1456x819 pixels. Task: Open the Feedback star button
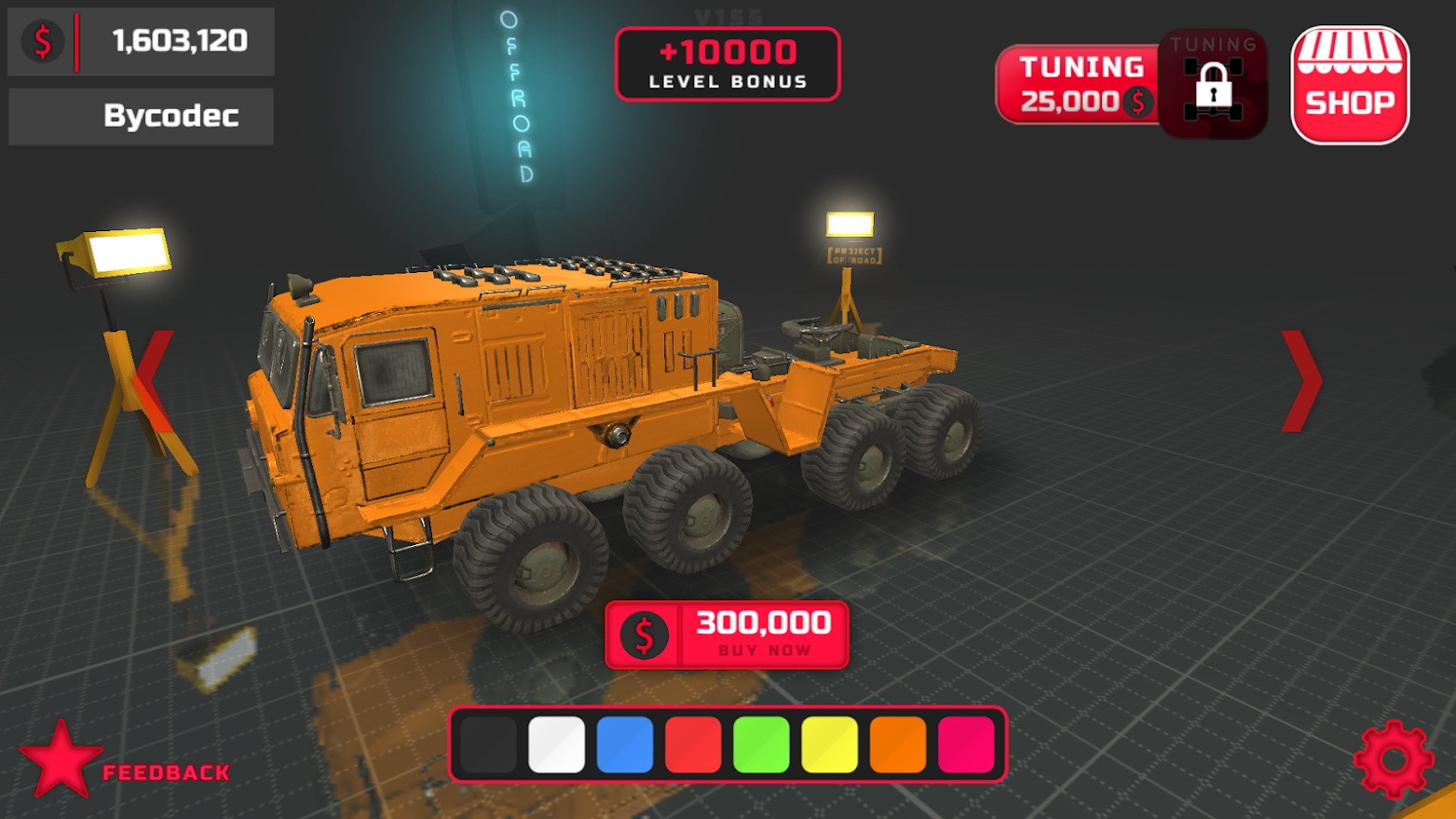point(61,760)
